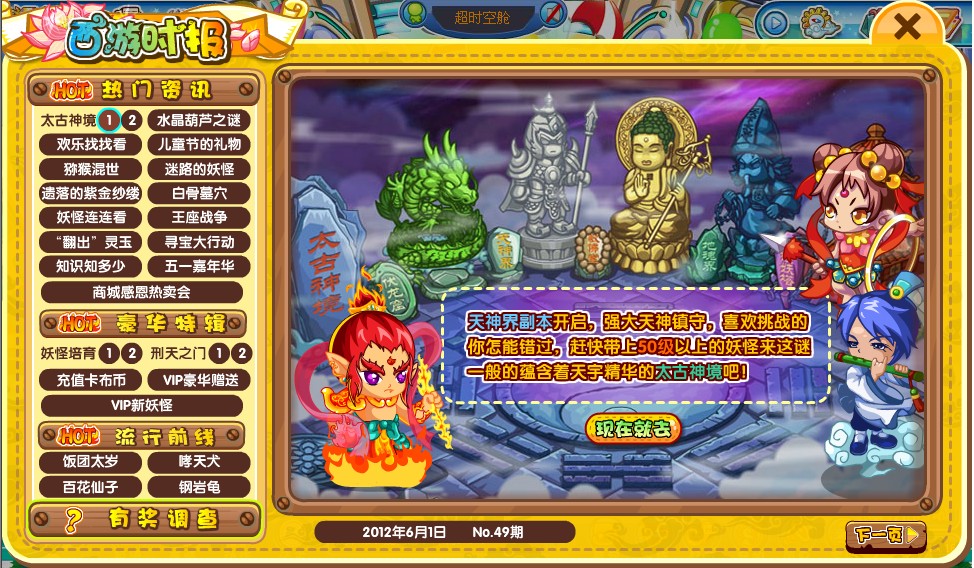This screenshot has height=568, width=974.
Task: Select the 哮天犬 article
Action: (199, 462)
